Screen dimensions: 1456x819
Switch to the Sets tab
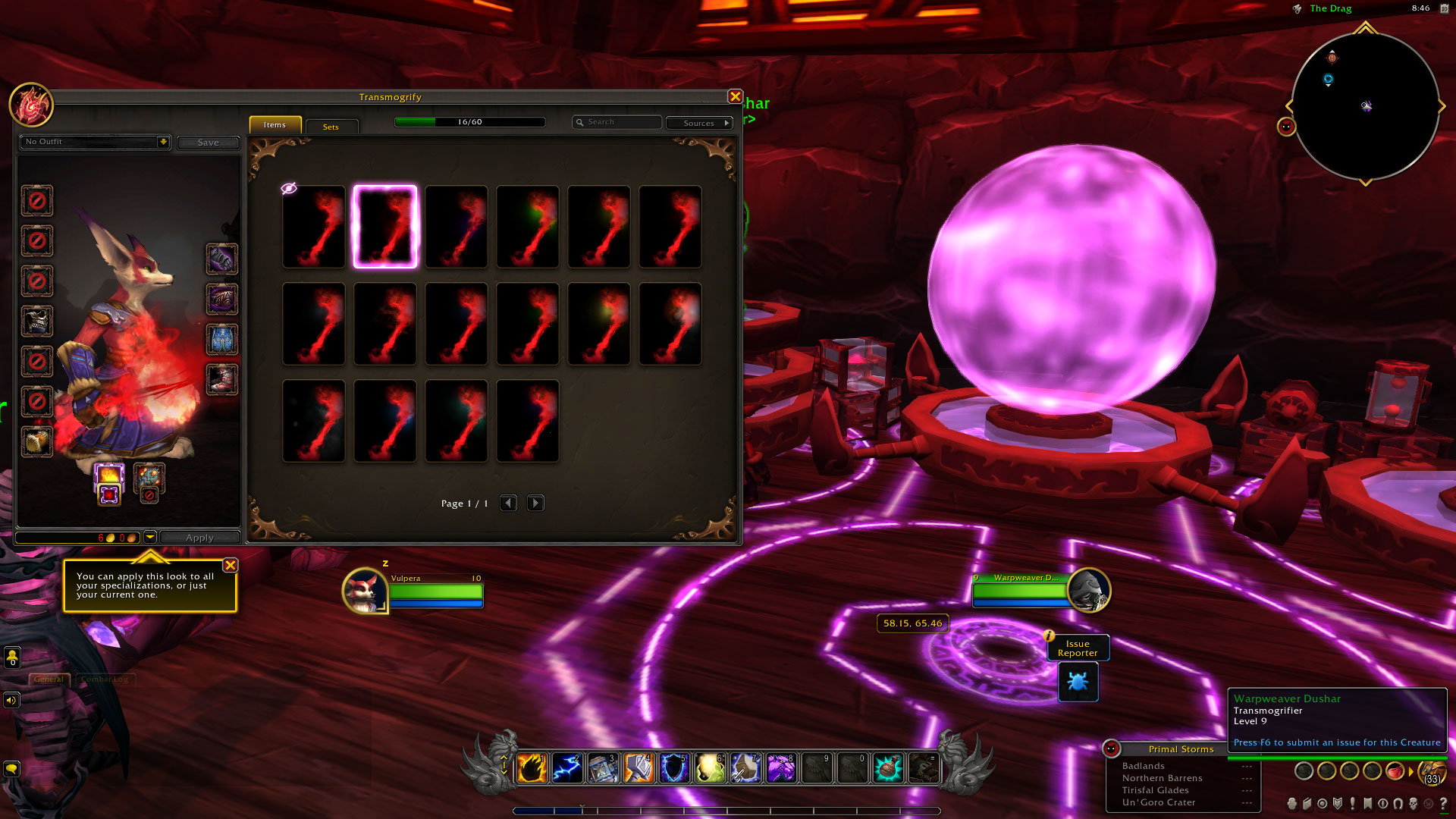coord(331,127)
